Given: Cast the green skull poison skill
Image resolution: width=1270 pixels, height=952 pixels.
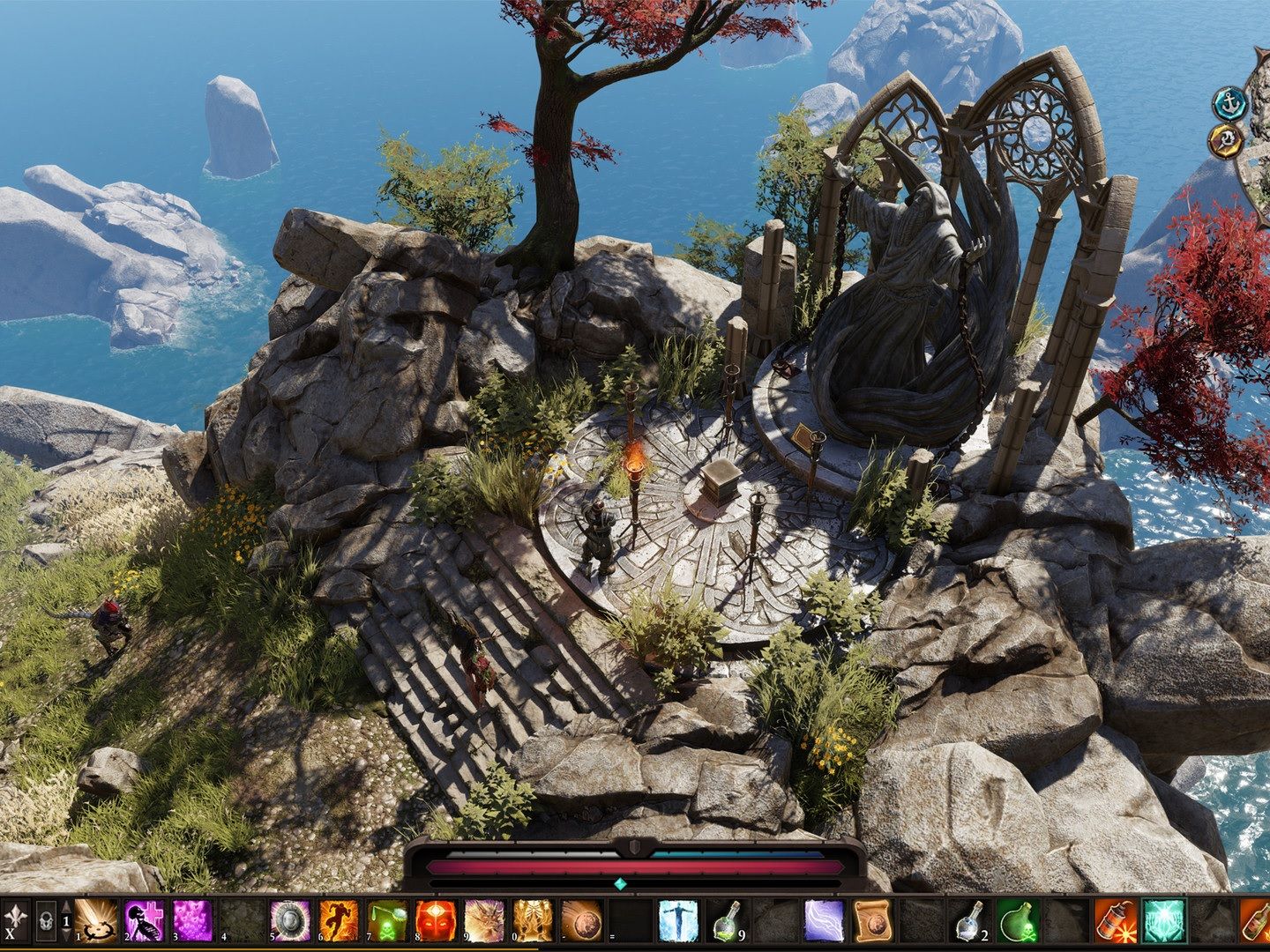Looking at the screenshot, I should (x=386, y=921).
